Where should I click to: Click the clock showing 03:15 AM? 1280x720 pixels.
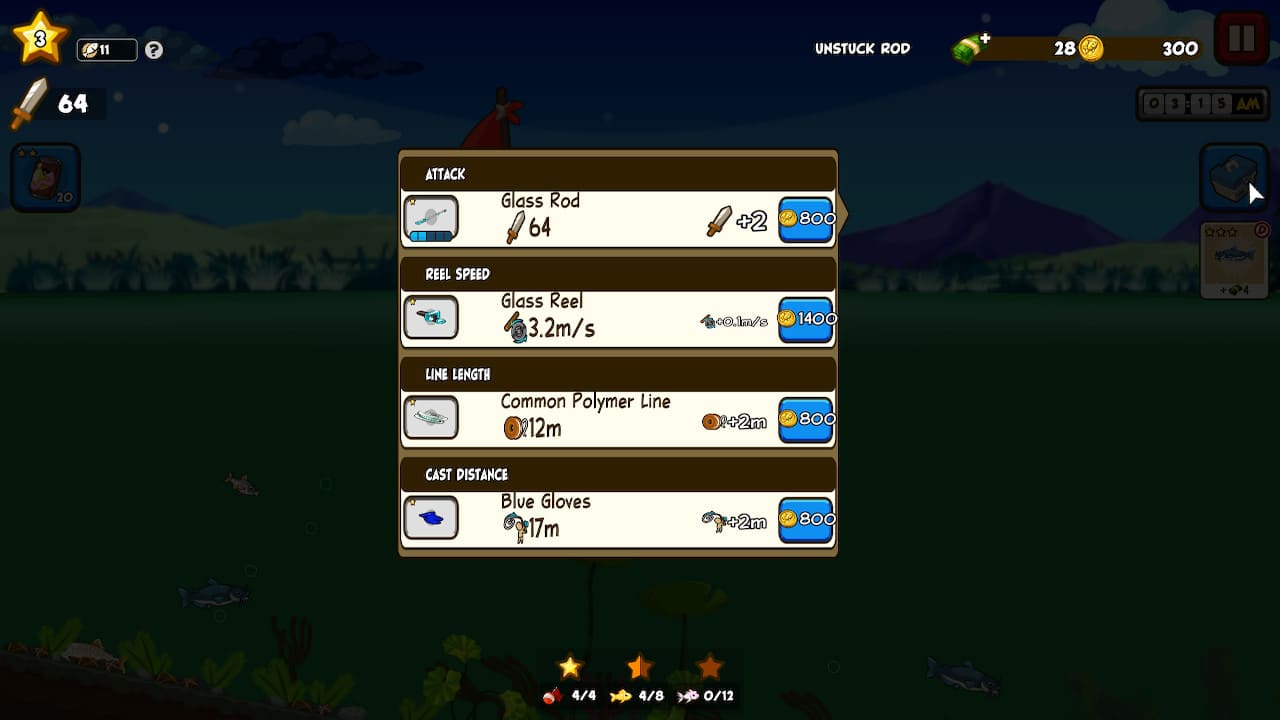point(1200,102)
